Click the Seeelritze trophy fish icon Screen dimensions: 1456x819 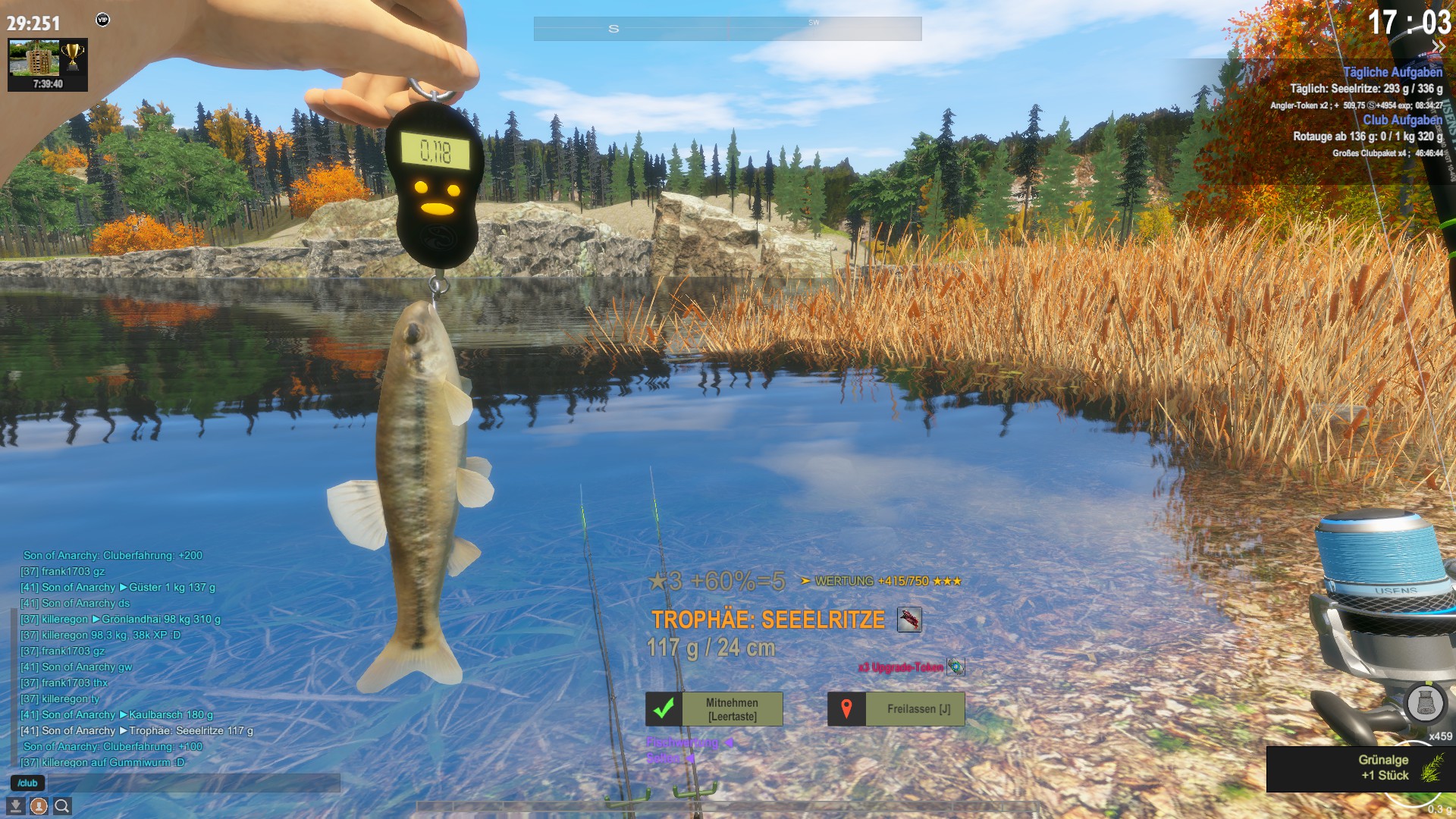coord(909,620)
